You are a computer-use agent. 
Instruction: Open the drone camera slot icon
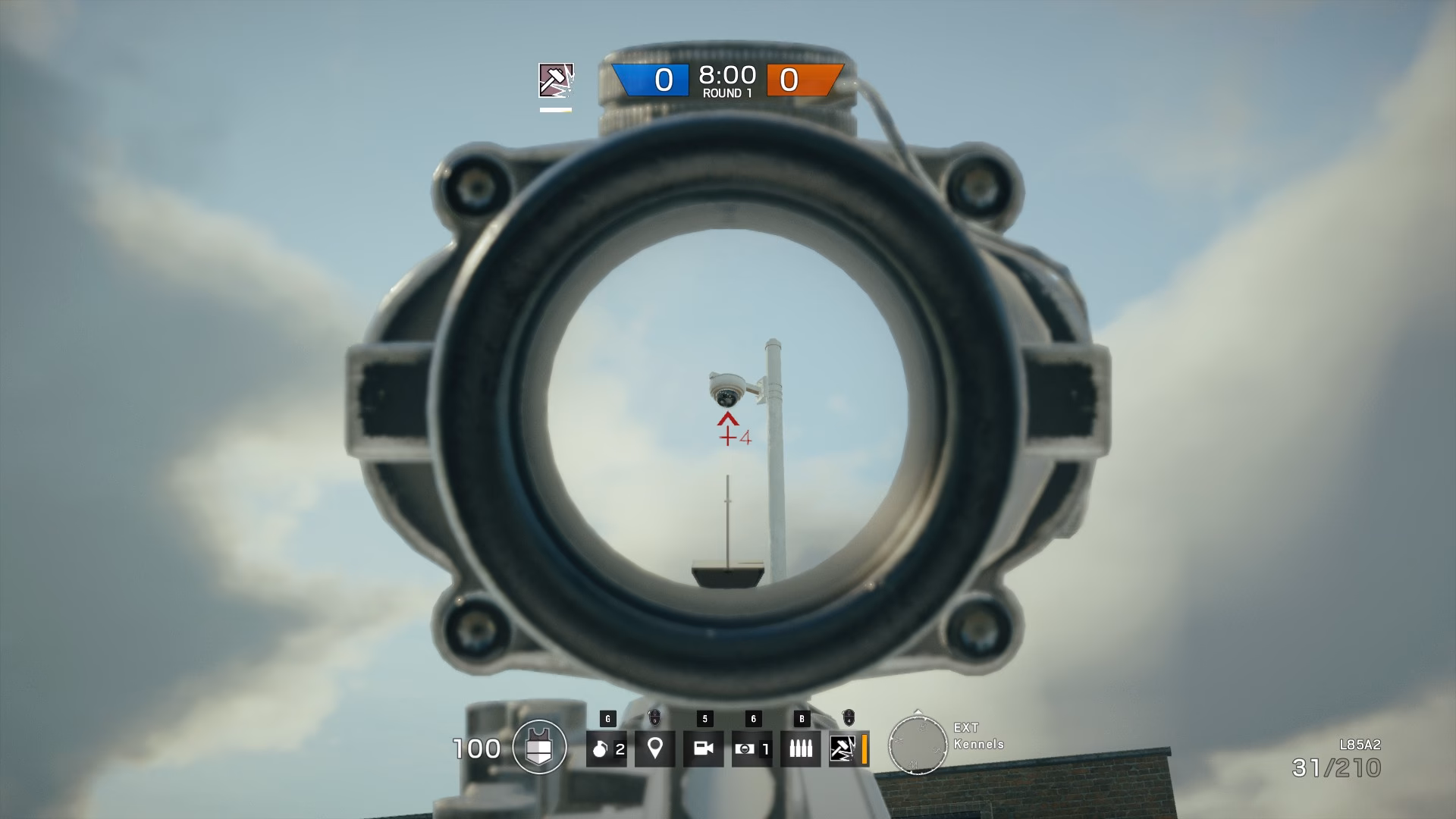click(x=705, y=749)
